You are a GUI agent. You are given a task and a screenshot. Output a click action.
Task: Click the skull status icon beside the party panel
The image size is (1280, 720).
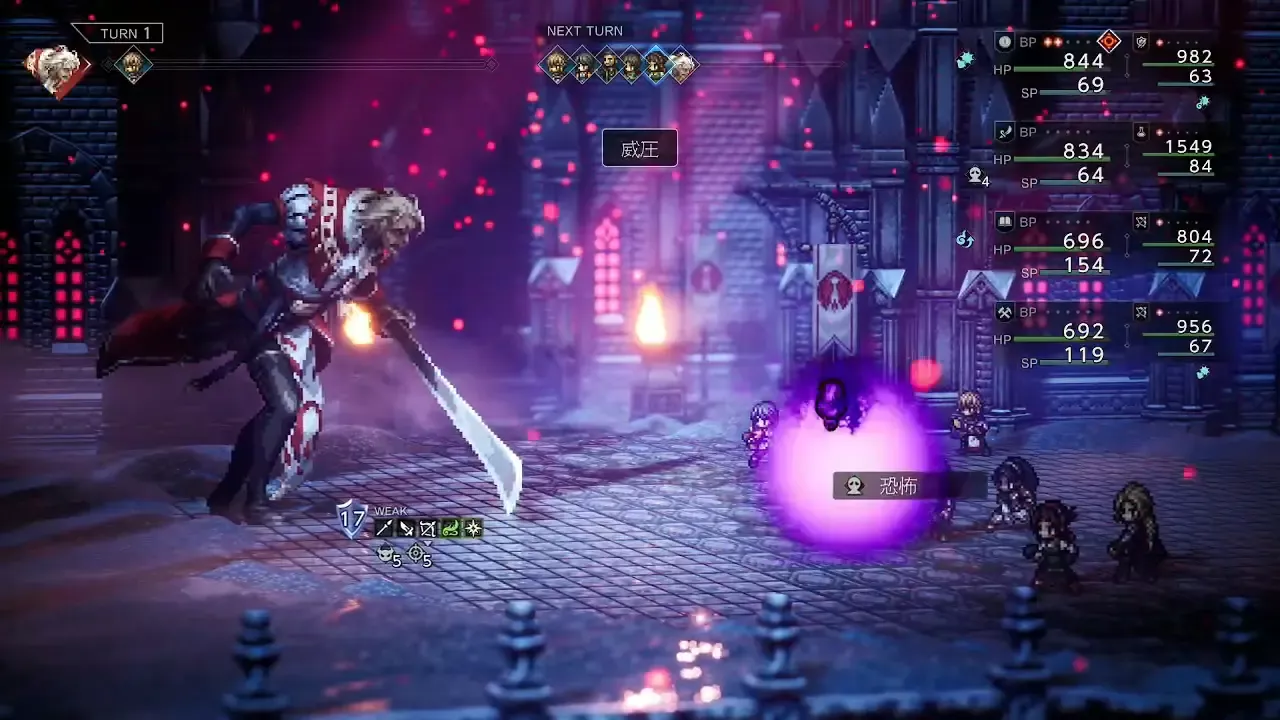[x=974, y=176]
